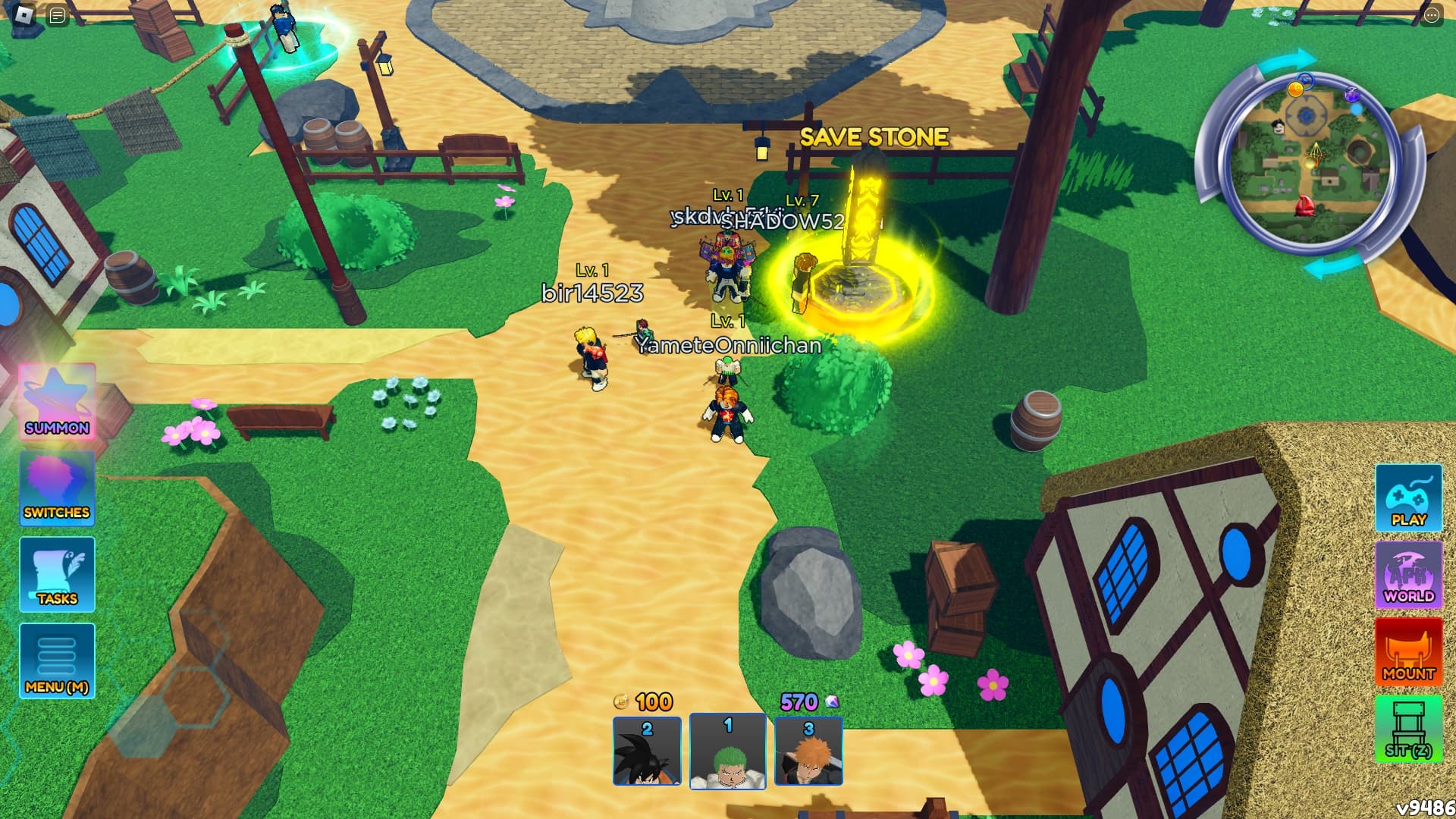
Task: Toggle the Sit chair button
Action: click(1408, 729)
